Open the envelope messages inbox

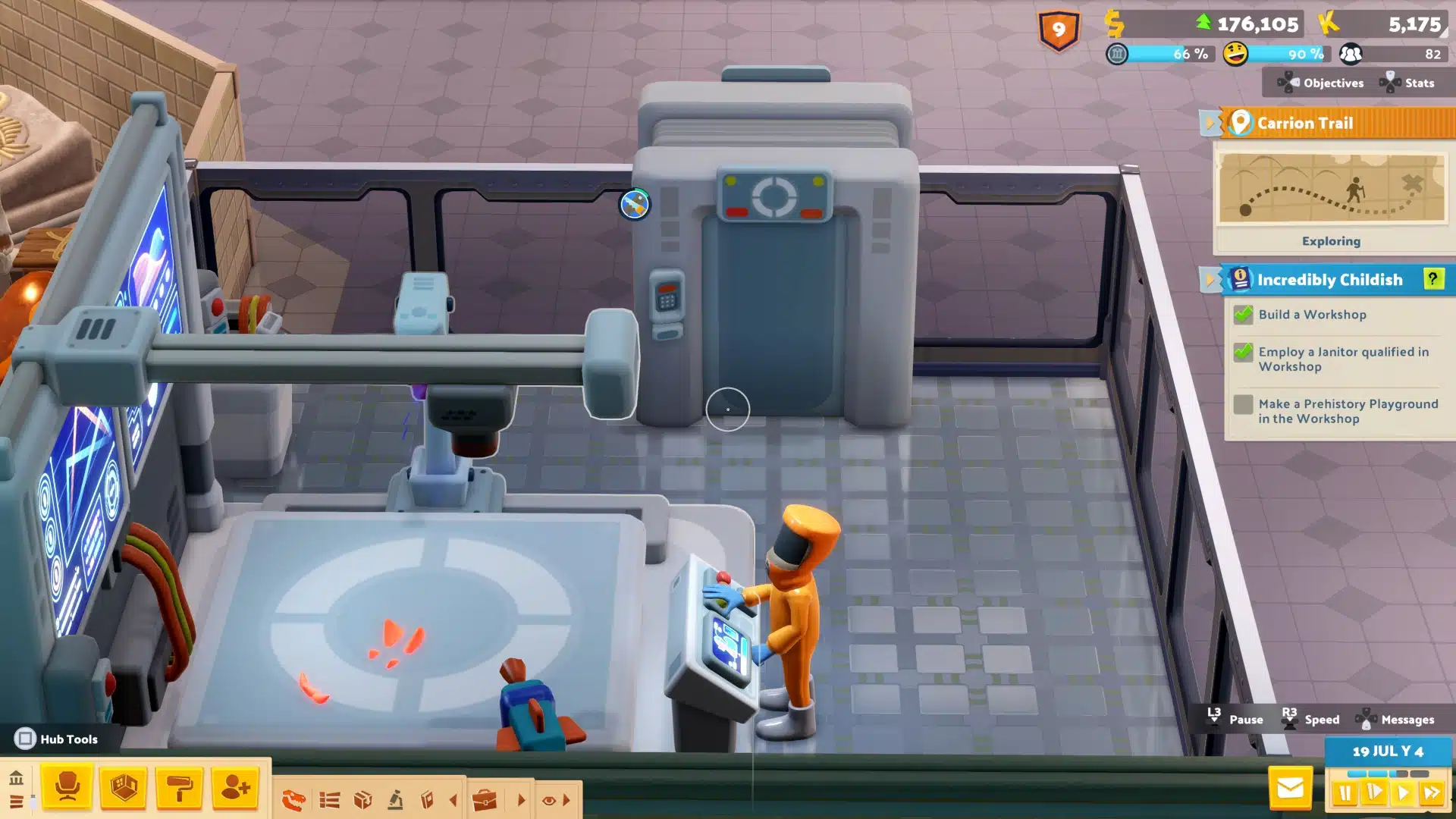point(1290,789)
